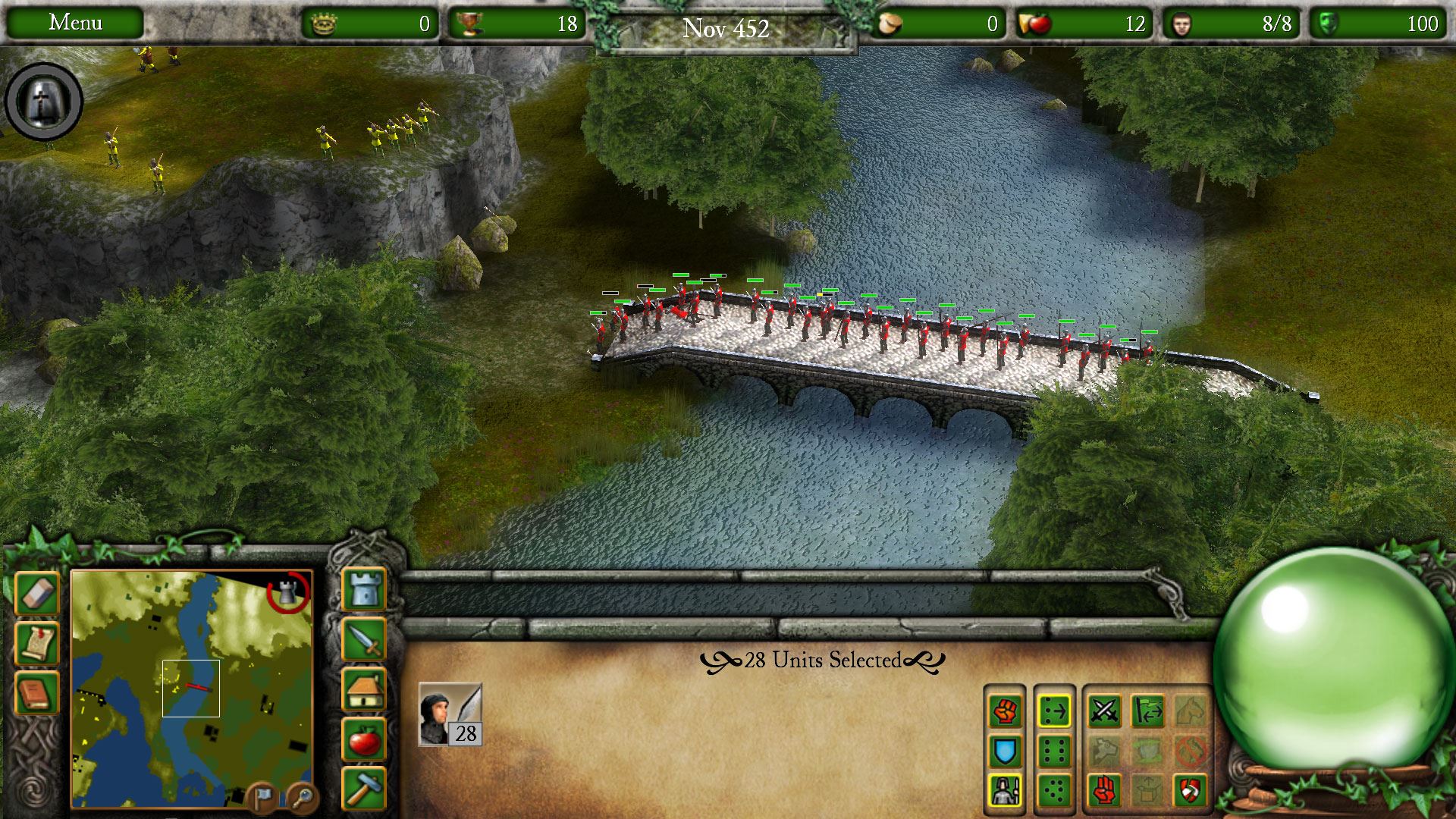Image resolution: width=1456 pixels, height=819 pixels.
Task: Open the castle tower build category
Action: [x=365, y=588]
